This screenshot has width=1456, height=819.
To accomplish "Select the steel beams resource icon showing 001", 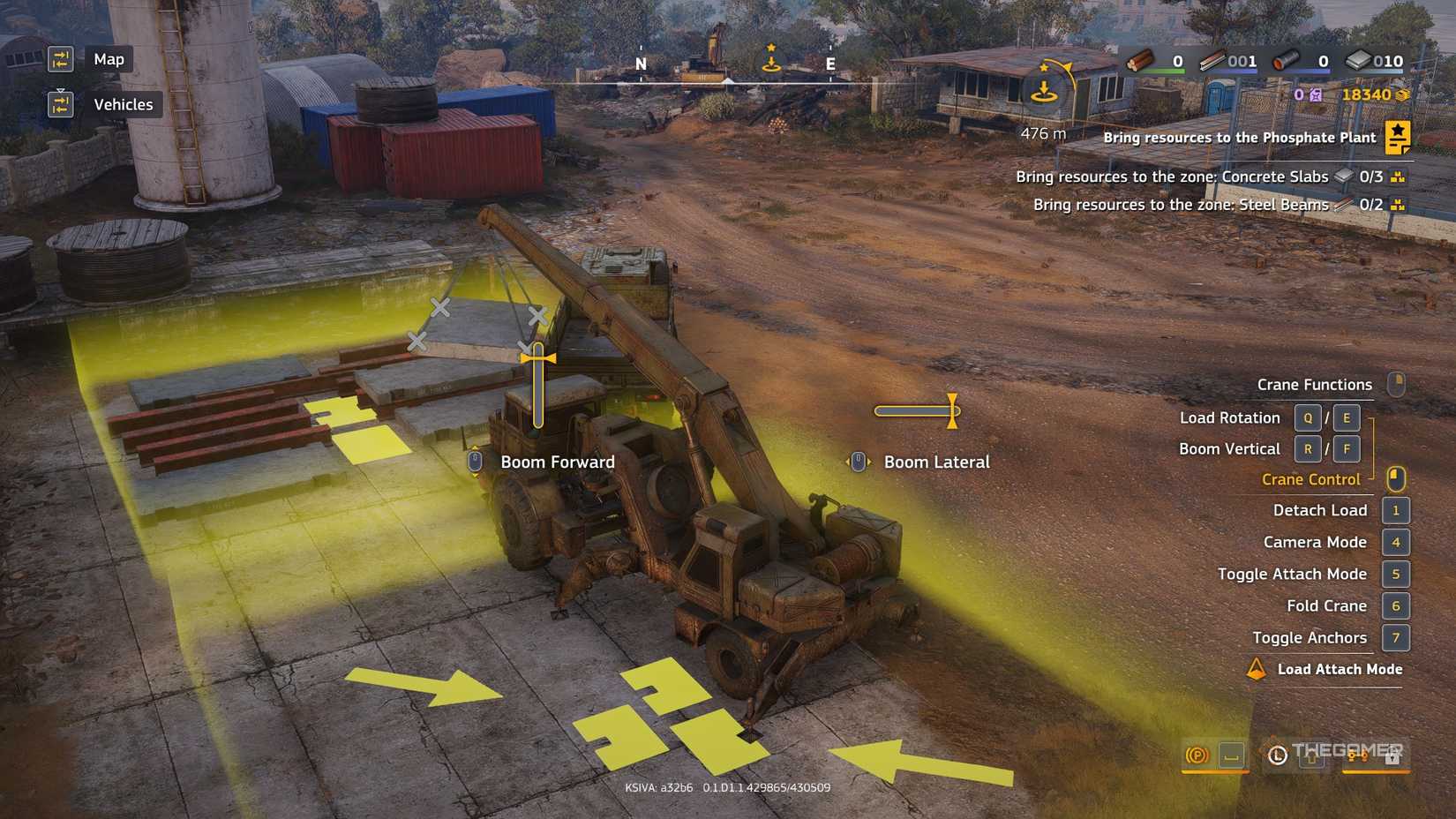I will click(x=1213, y=62).
